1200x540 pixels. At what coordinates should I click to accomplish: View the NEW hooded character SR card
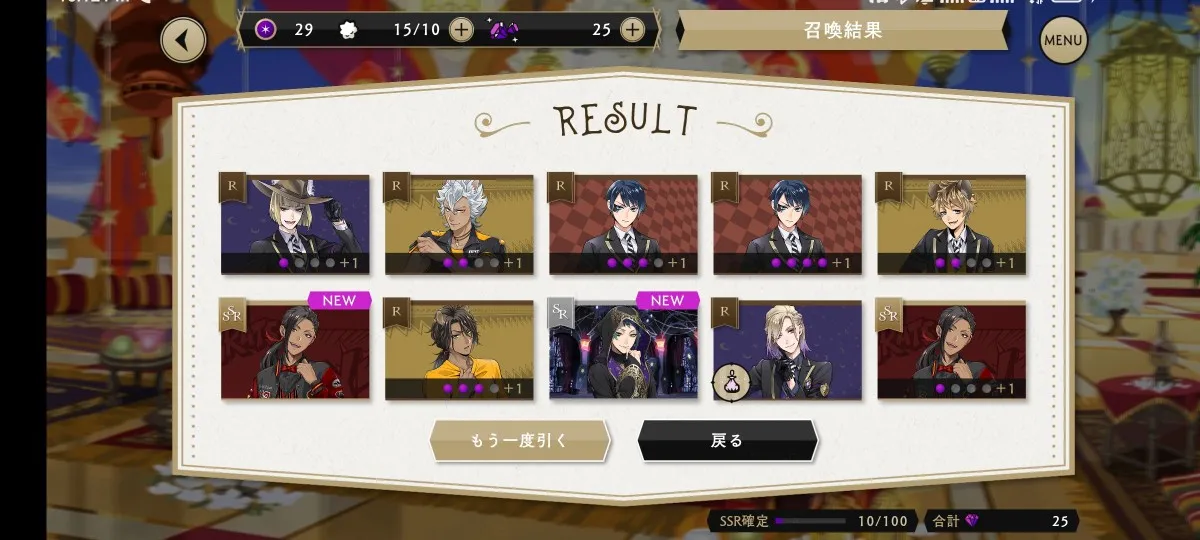click(x=623, y=349)
